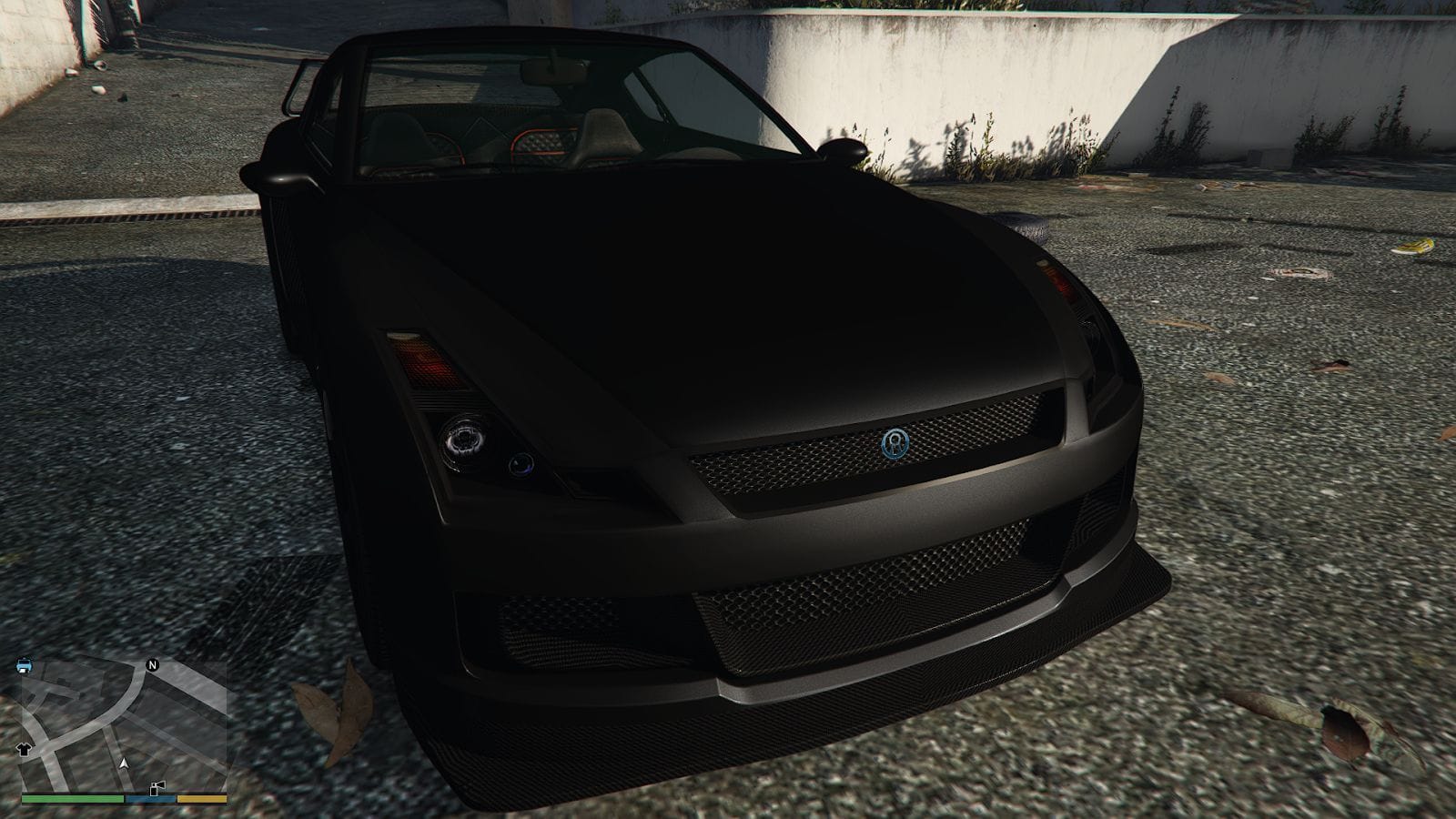
Task: Select the driver-side wing mirror
Action: click(x=846, y=150)
